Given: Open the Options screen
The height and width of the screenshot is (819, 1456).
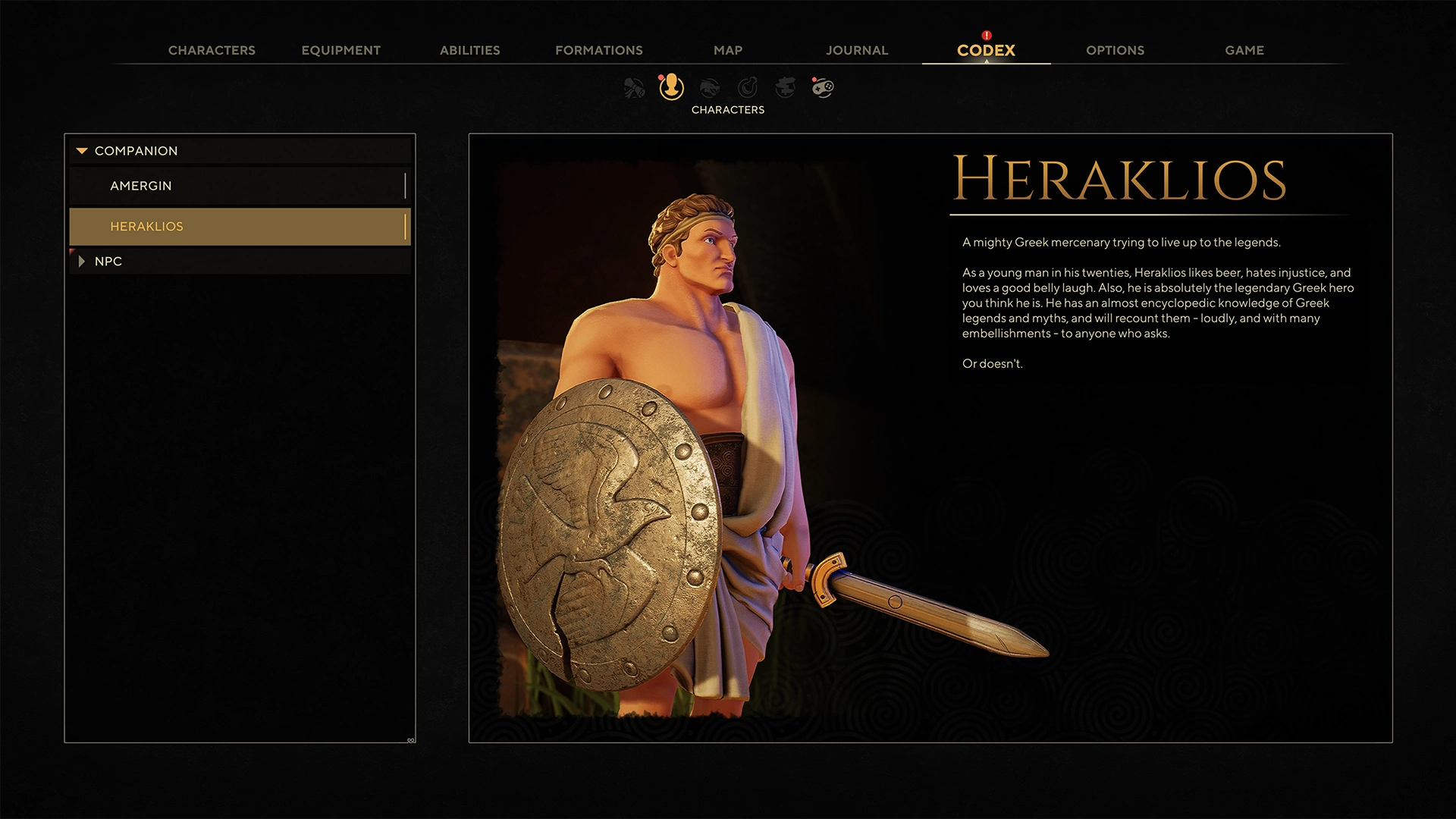Looking at the screenshot, I should [1115, 50].
